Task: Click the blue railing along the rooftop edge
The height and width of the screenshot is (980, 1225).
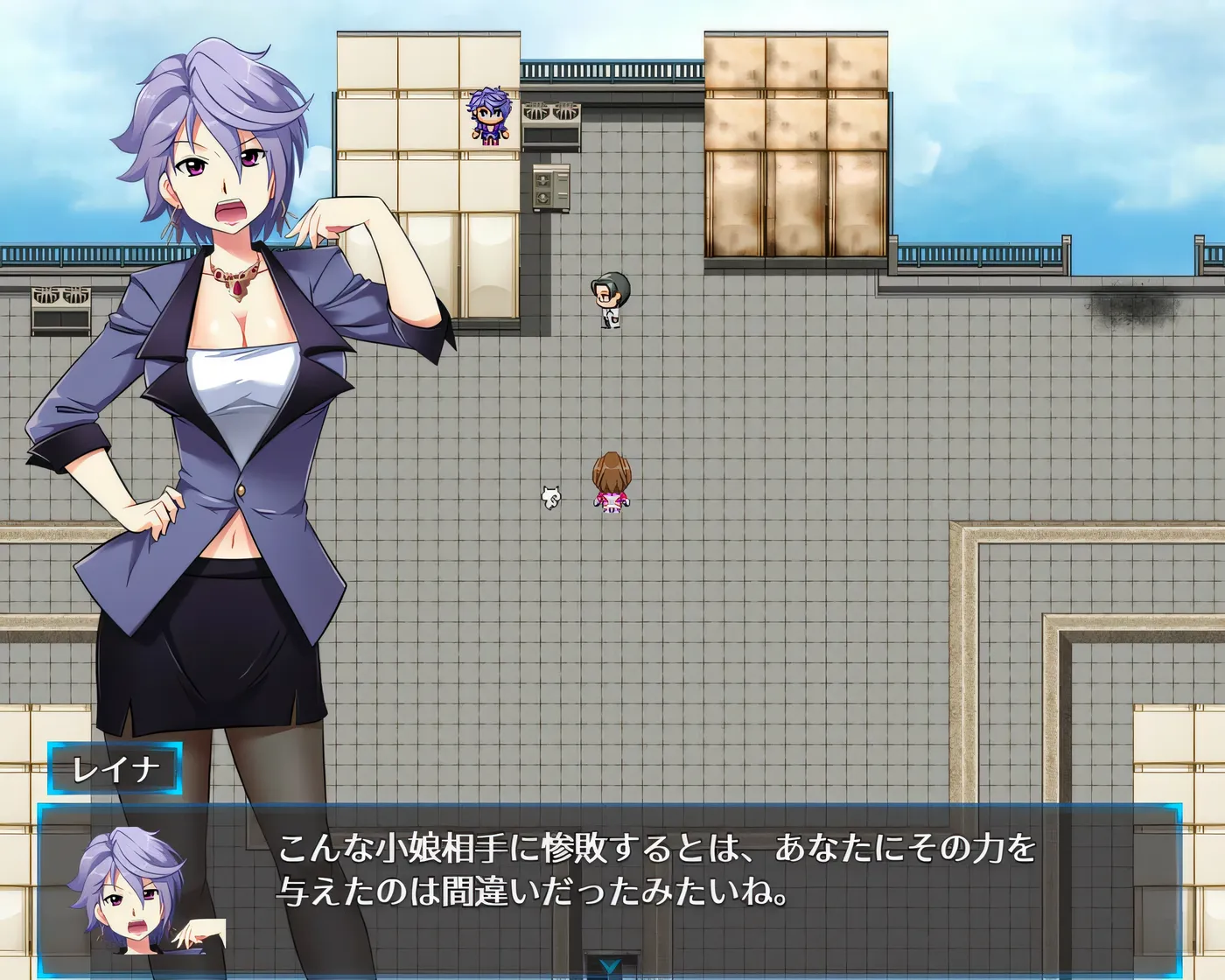Action: [980, 254]
